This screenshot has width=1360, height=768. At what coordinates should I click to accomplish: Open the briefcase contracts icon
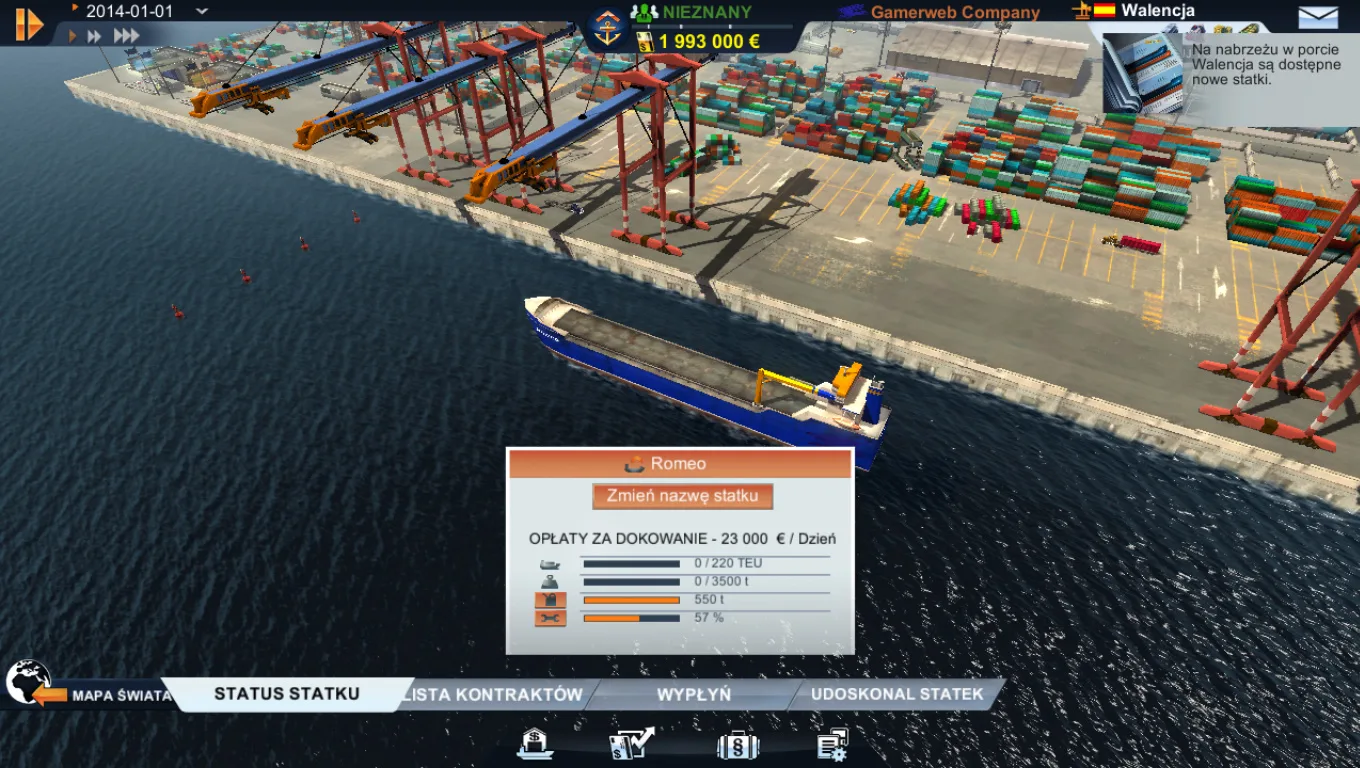coord(737,744)
